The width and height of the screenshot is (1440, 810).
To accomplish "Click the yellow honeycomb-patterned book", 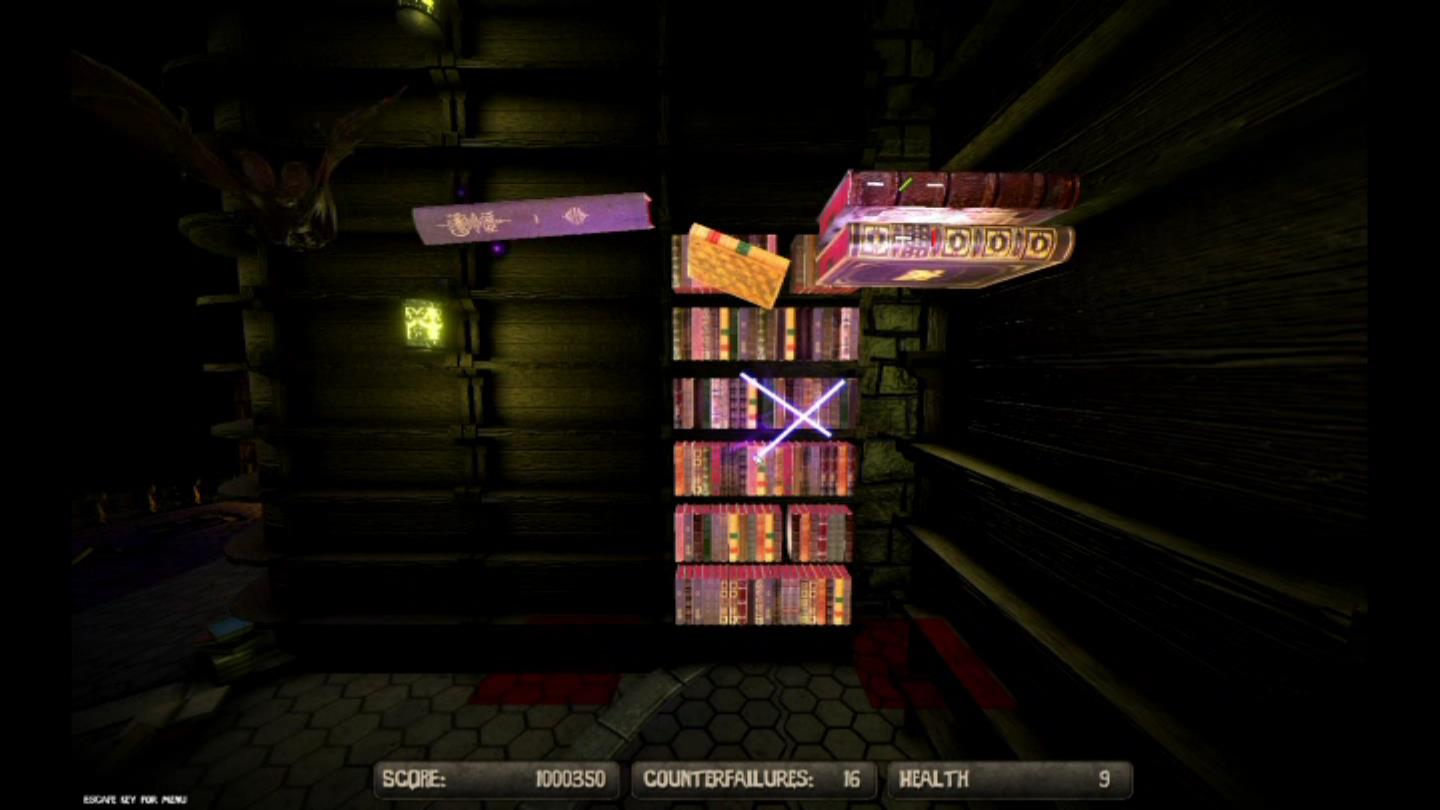I will [x=740, y=265].
